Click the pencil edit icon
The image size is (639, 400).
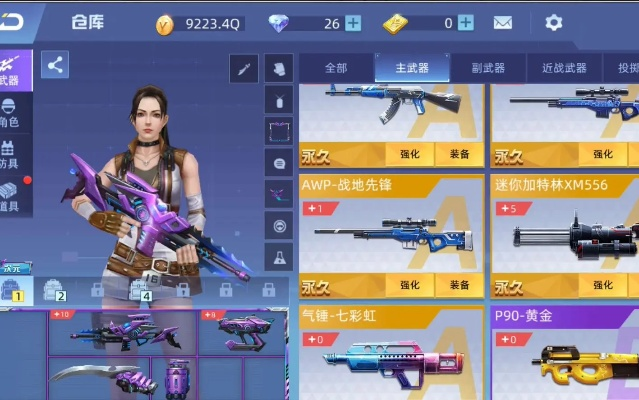243,68
